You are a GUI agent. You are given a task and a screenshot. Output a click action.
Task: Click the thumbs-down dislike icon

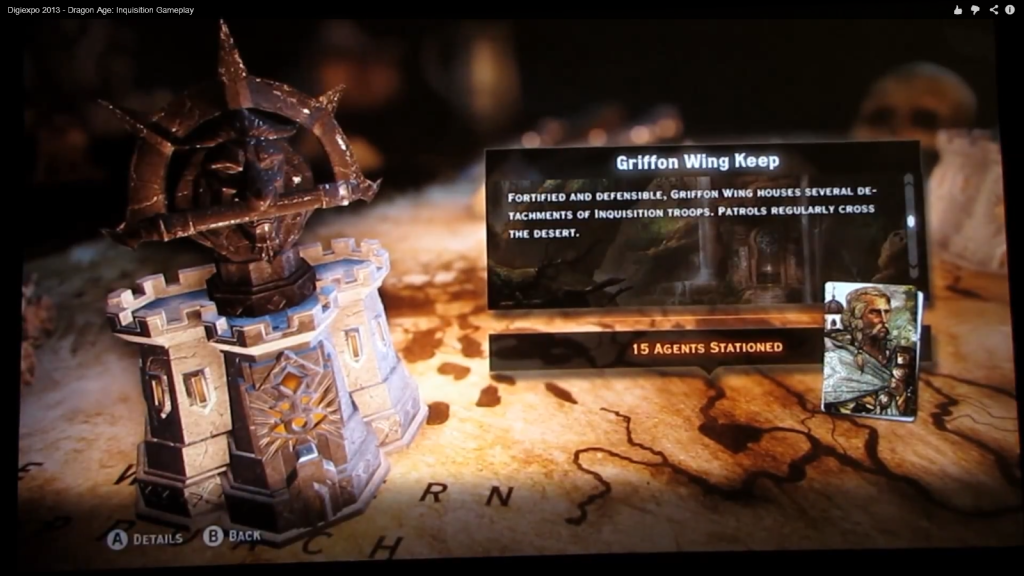point(975,10)
